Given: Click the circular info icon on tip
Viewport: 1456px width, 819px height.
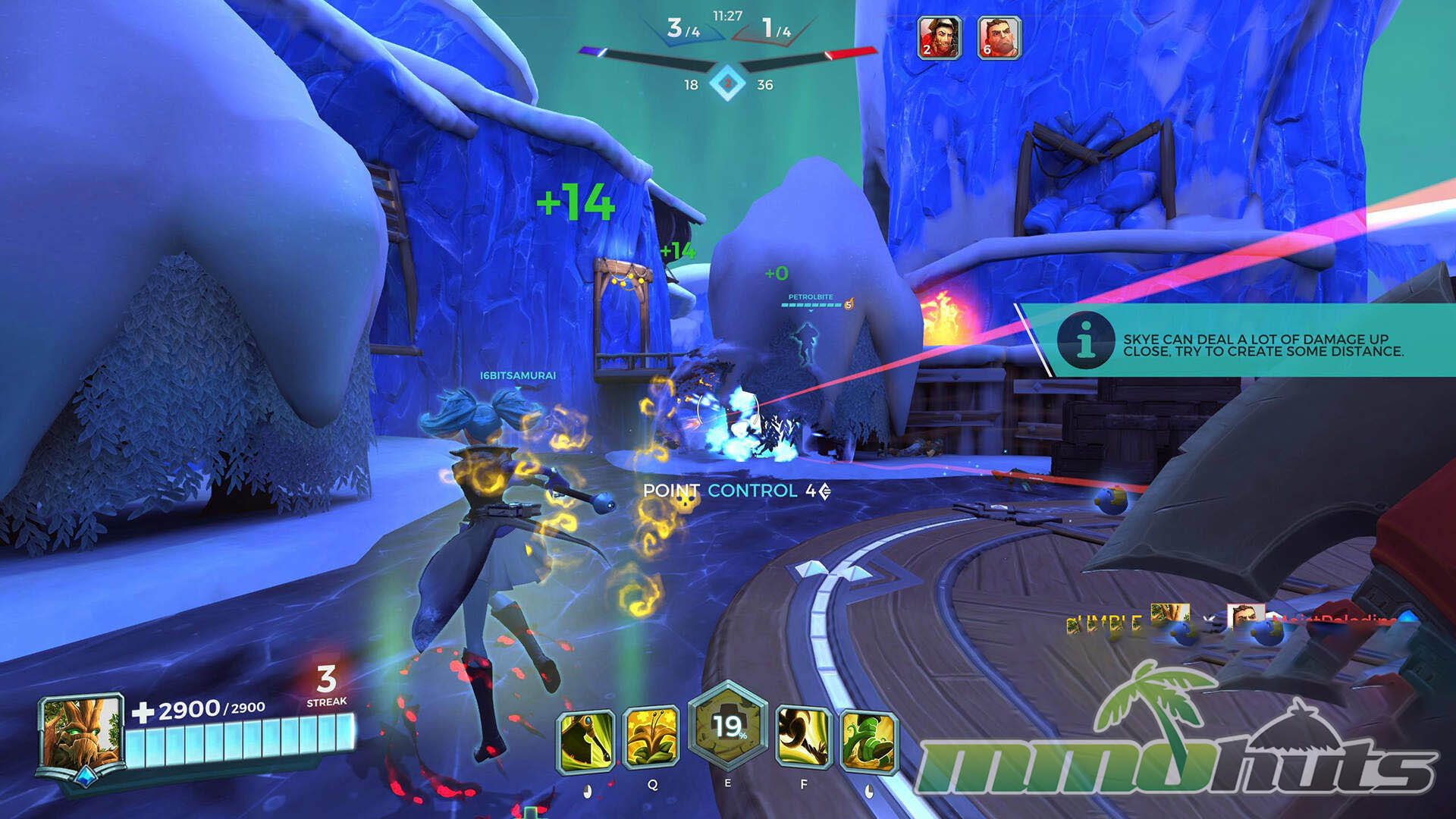Looking at the screenshot, I should (1086, 339).
